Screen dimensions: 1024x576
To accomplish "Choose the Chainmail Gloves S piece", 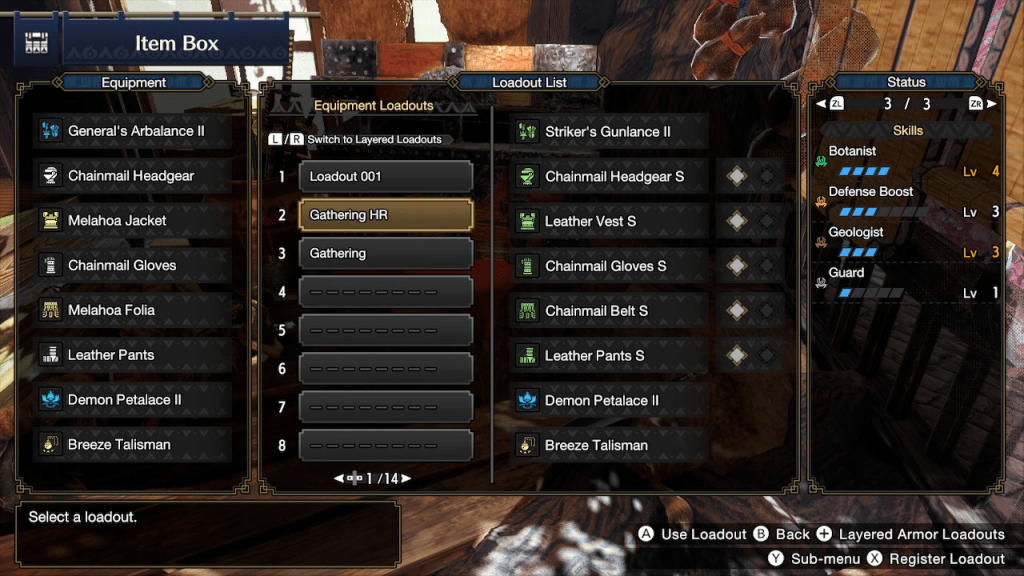I will point(609,266).
